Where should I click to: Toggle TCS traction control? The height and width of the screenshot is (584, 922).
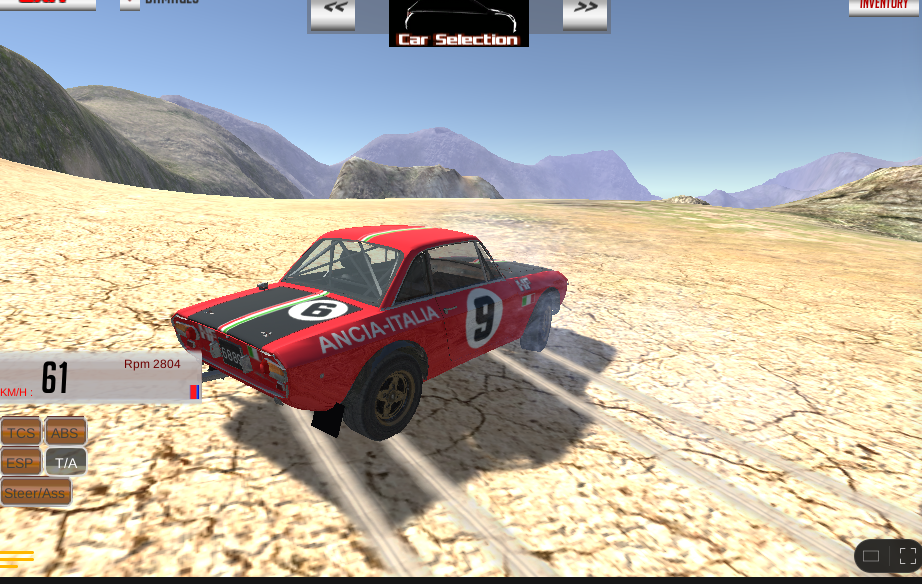21,432
